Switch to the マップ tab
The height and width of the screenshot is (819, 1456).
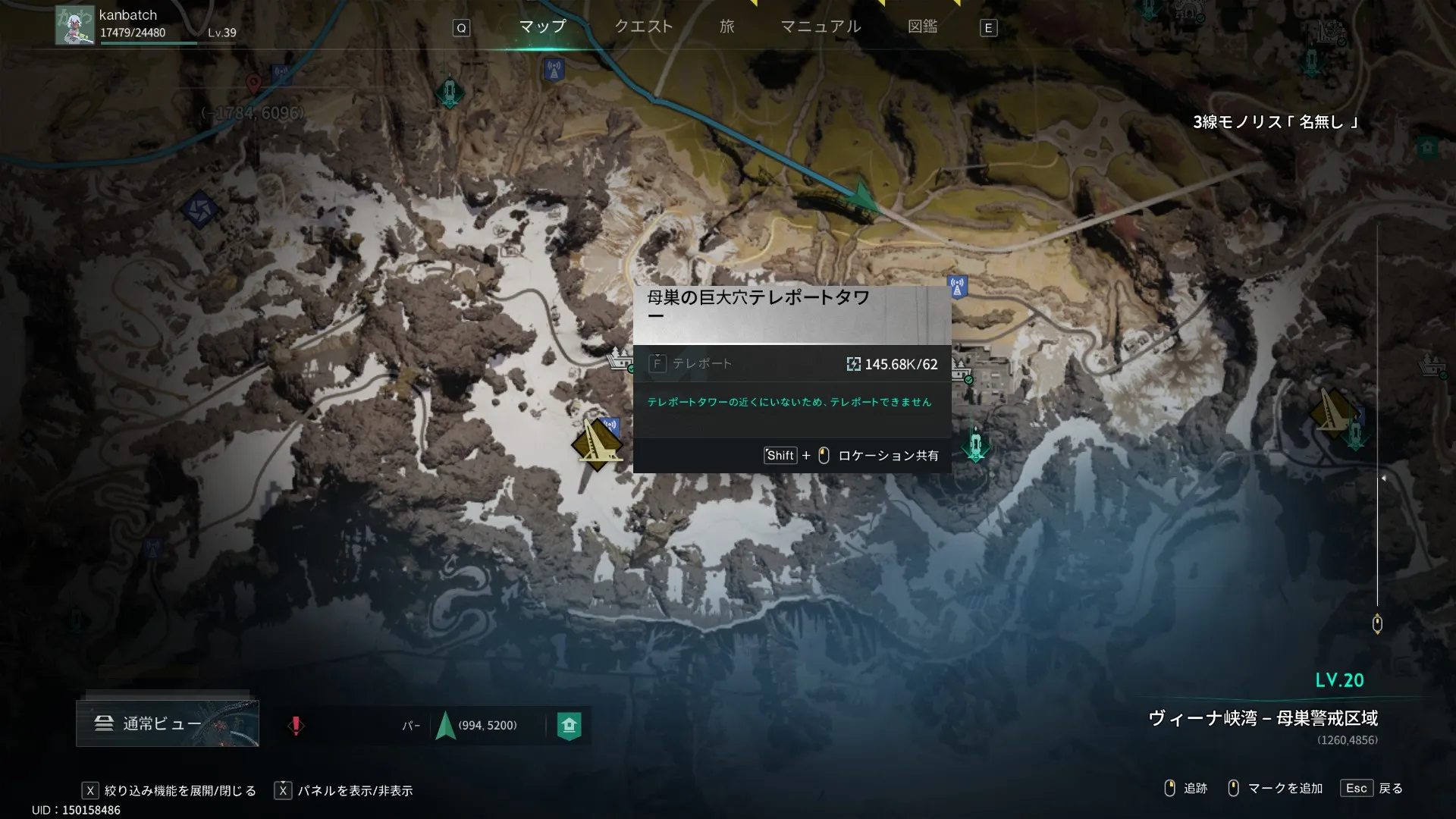coord(542,27)
